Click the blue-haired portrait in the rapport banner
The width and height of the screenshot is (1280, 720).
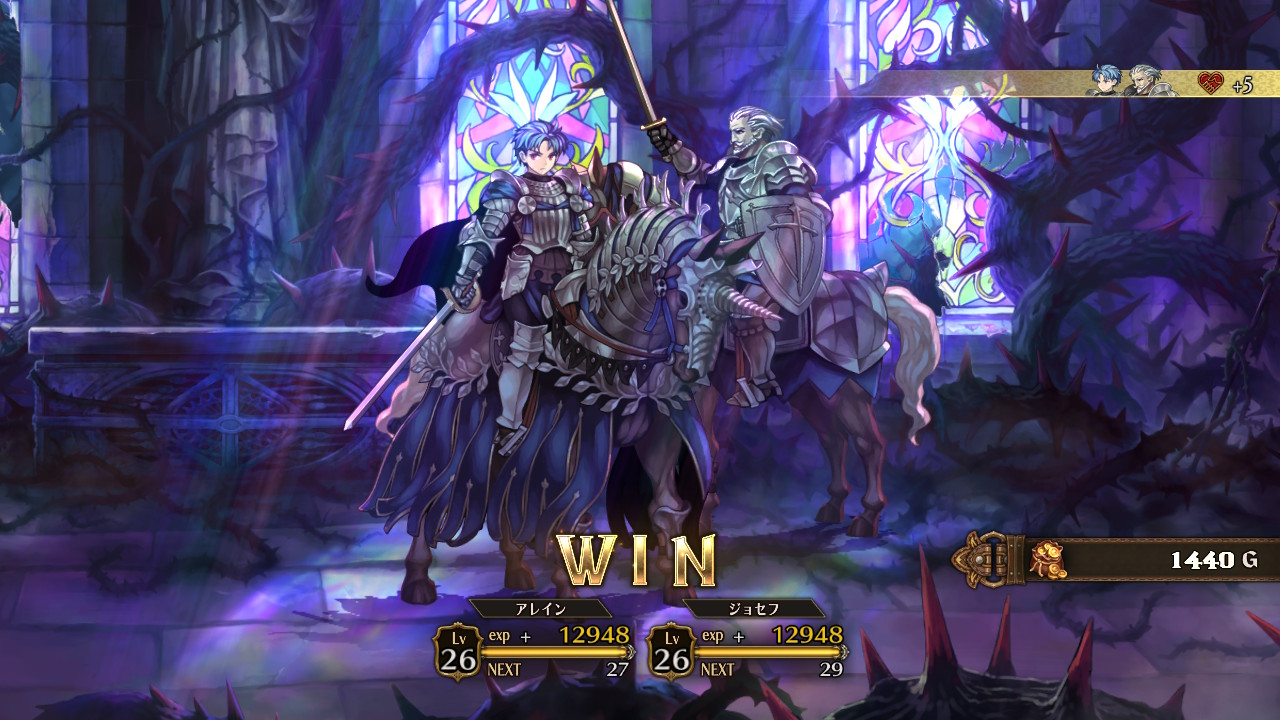coord(1105,81)
